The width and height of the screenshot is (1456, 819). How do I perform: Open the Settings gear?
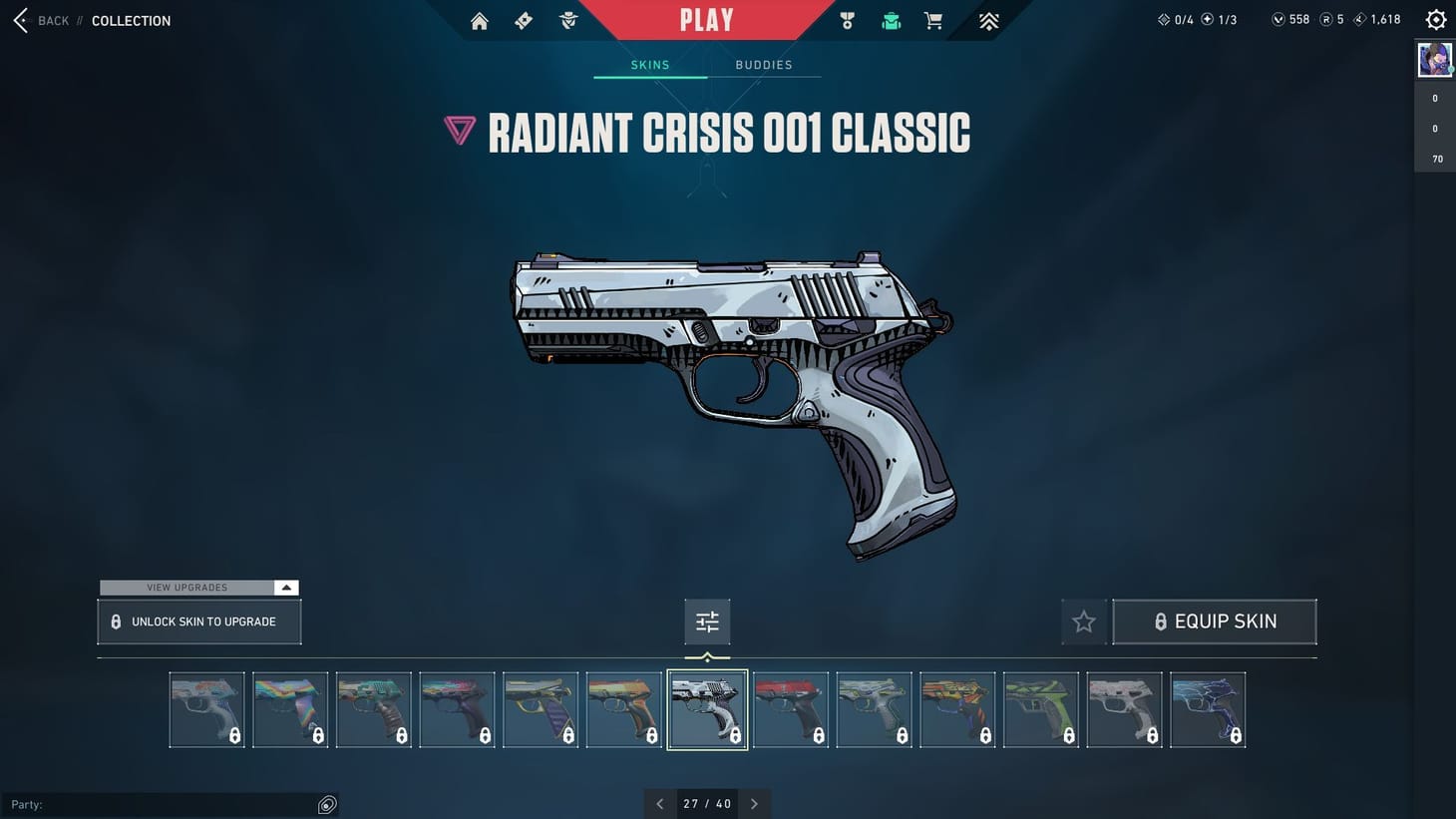click(1435, 18)
